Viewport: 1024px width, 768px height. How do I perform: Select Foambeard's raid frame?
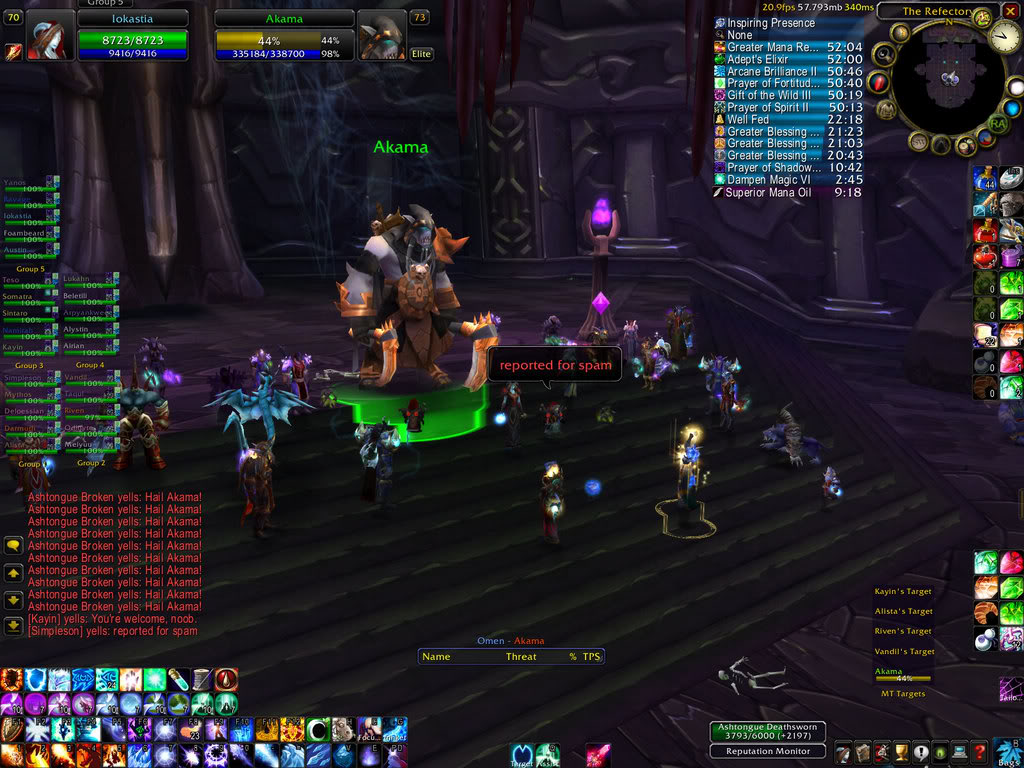(x=30, y=233)
